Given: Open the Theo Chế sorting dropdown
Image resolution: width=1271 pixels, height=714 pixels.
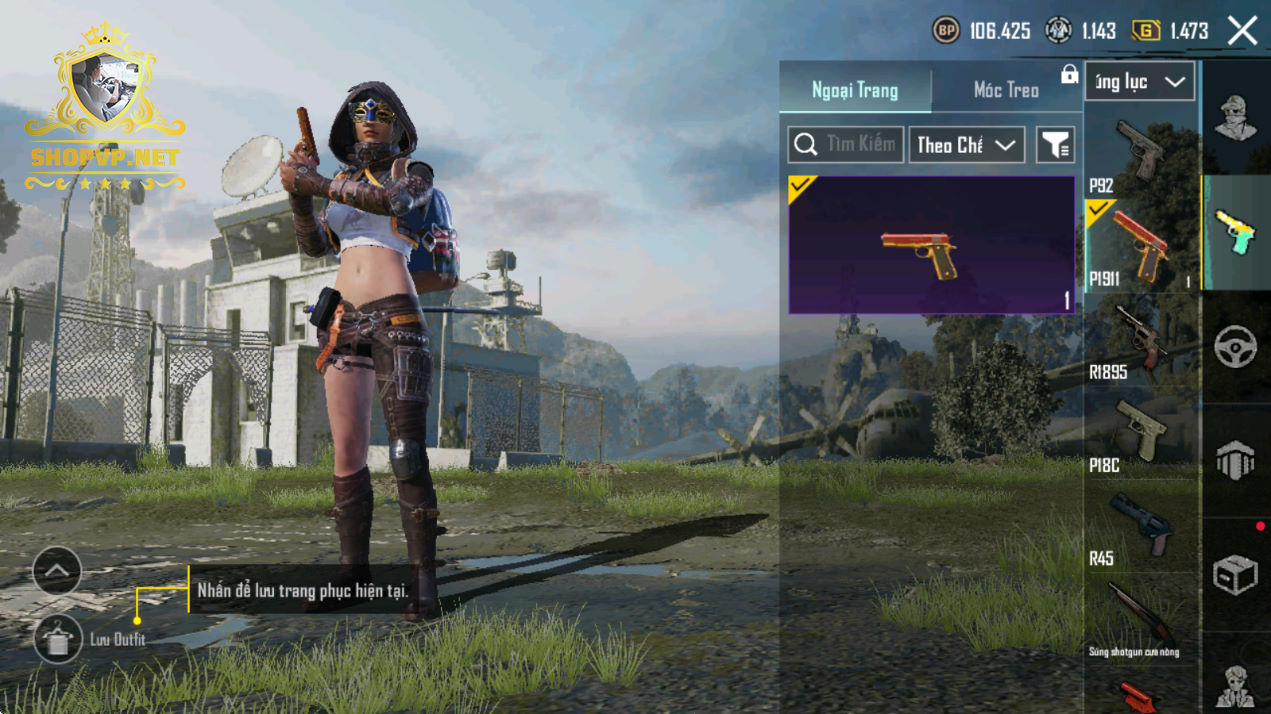Looking at the screenshot, I should (x=966, y=145).
